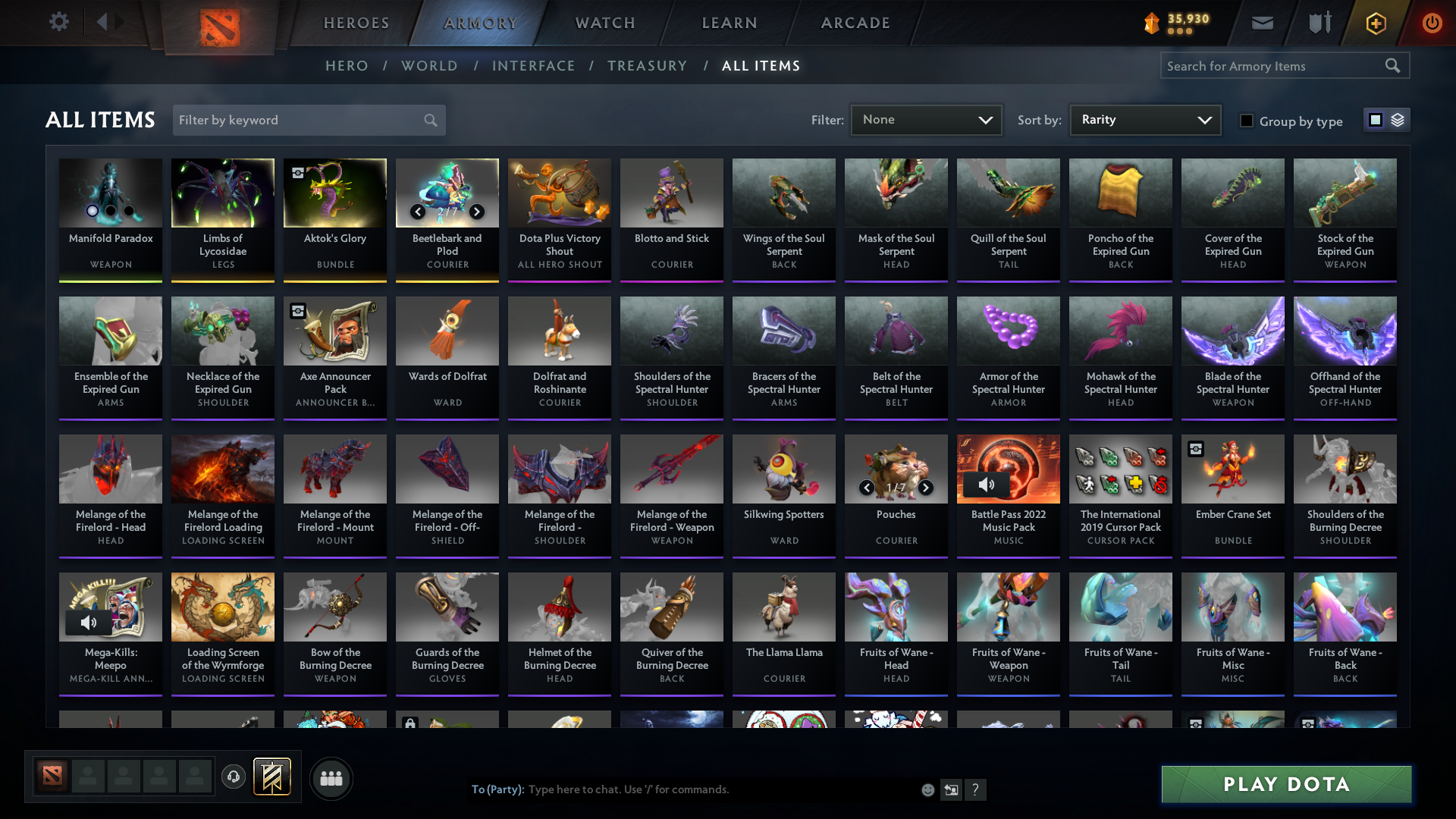Mute the Battle Pass 2022 Music Pack preview

986,483
